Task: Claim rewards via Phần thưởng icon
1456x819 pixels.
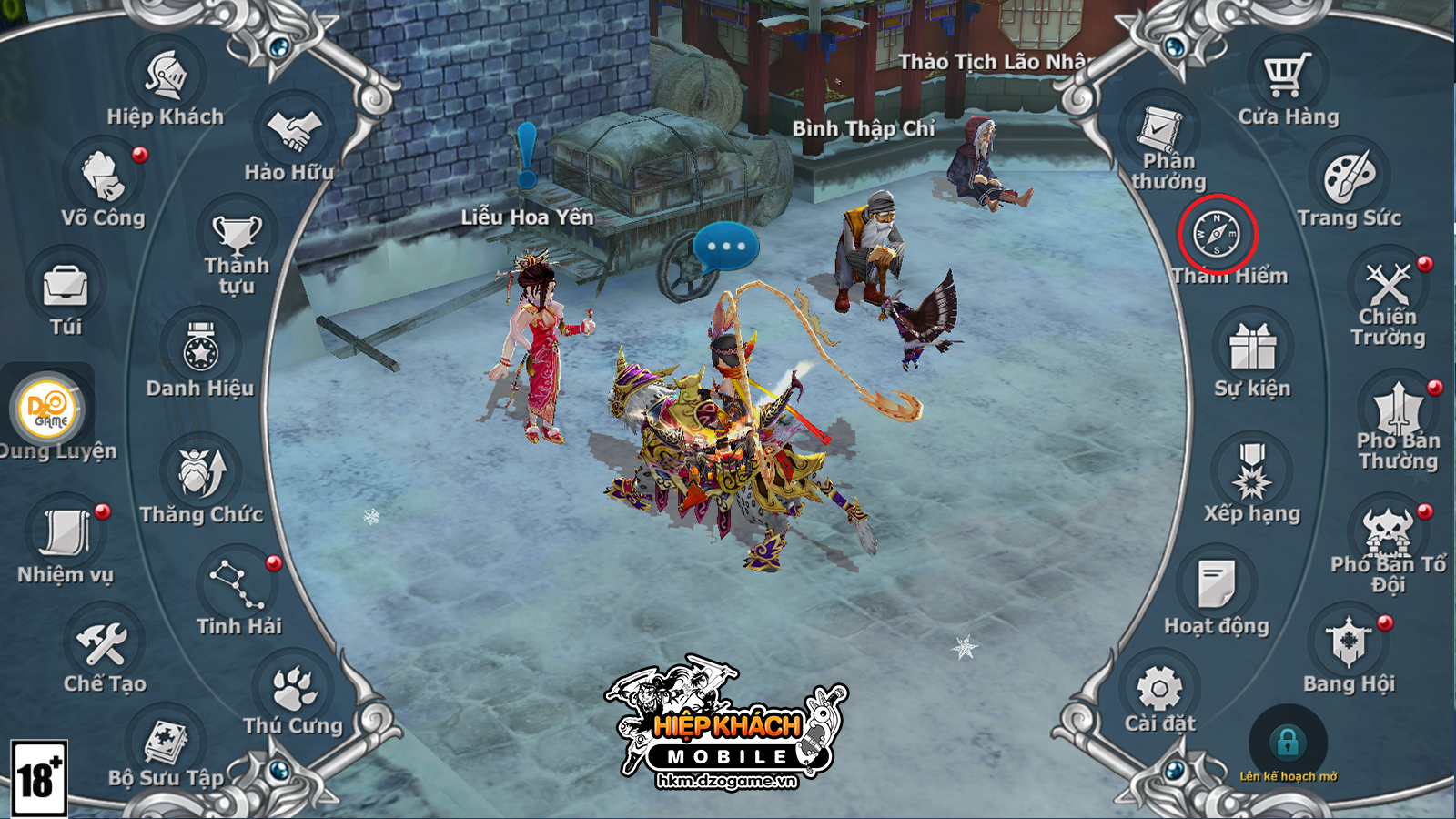Action: 1160,132
